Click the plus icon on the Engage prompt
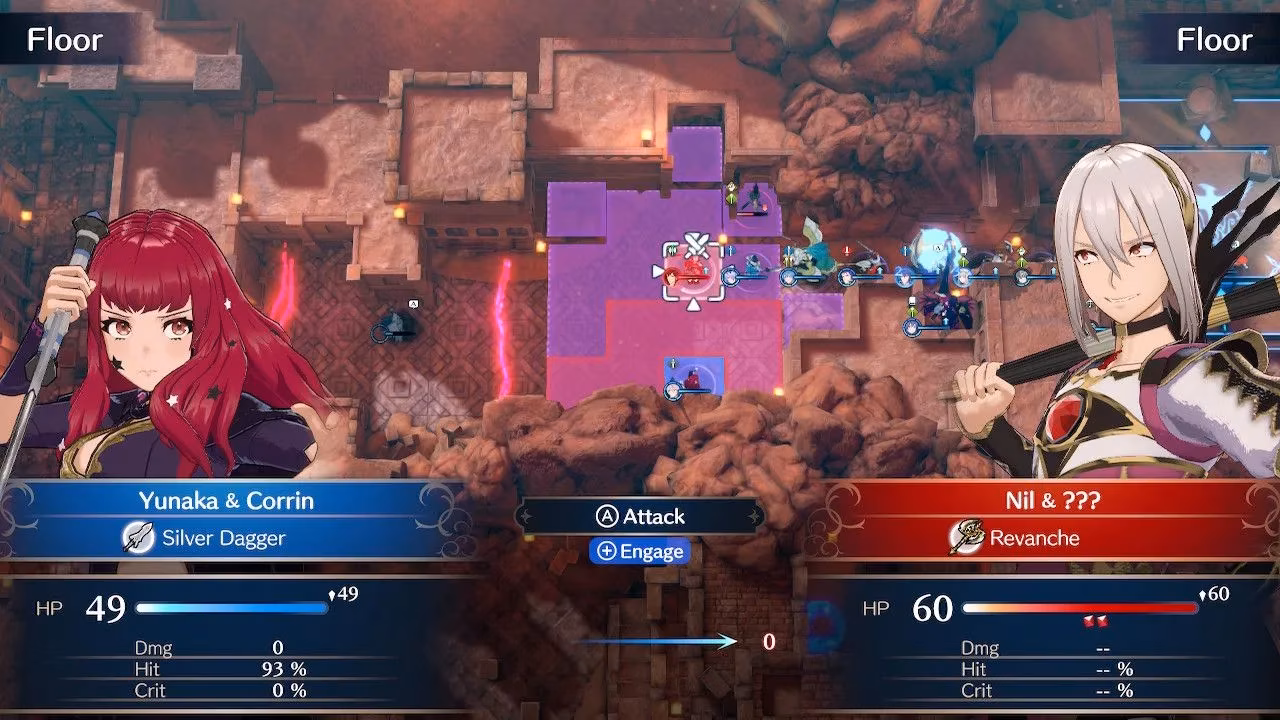The height and width of the screenshot is (720, 1280). (607, 551)
